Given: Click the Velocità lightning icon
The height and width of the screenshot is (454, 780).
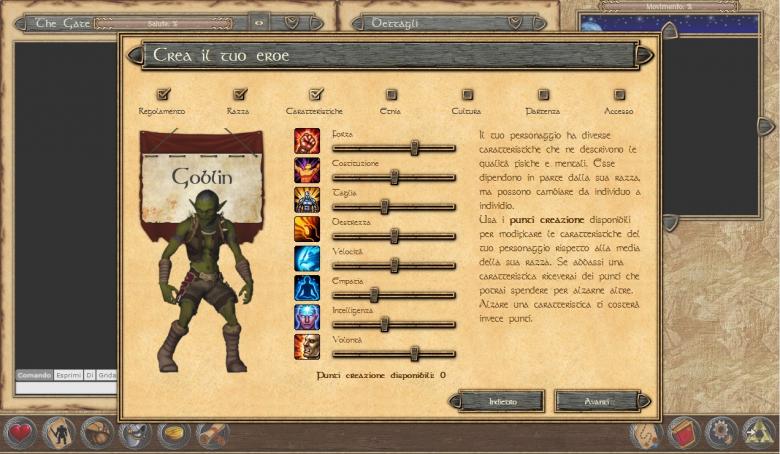Looking at the screenshot, I should pos(306,258).
